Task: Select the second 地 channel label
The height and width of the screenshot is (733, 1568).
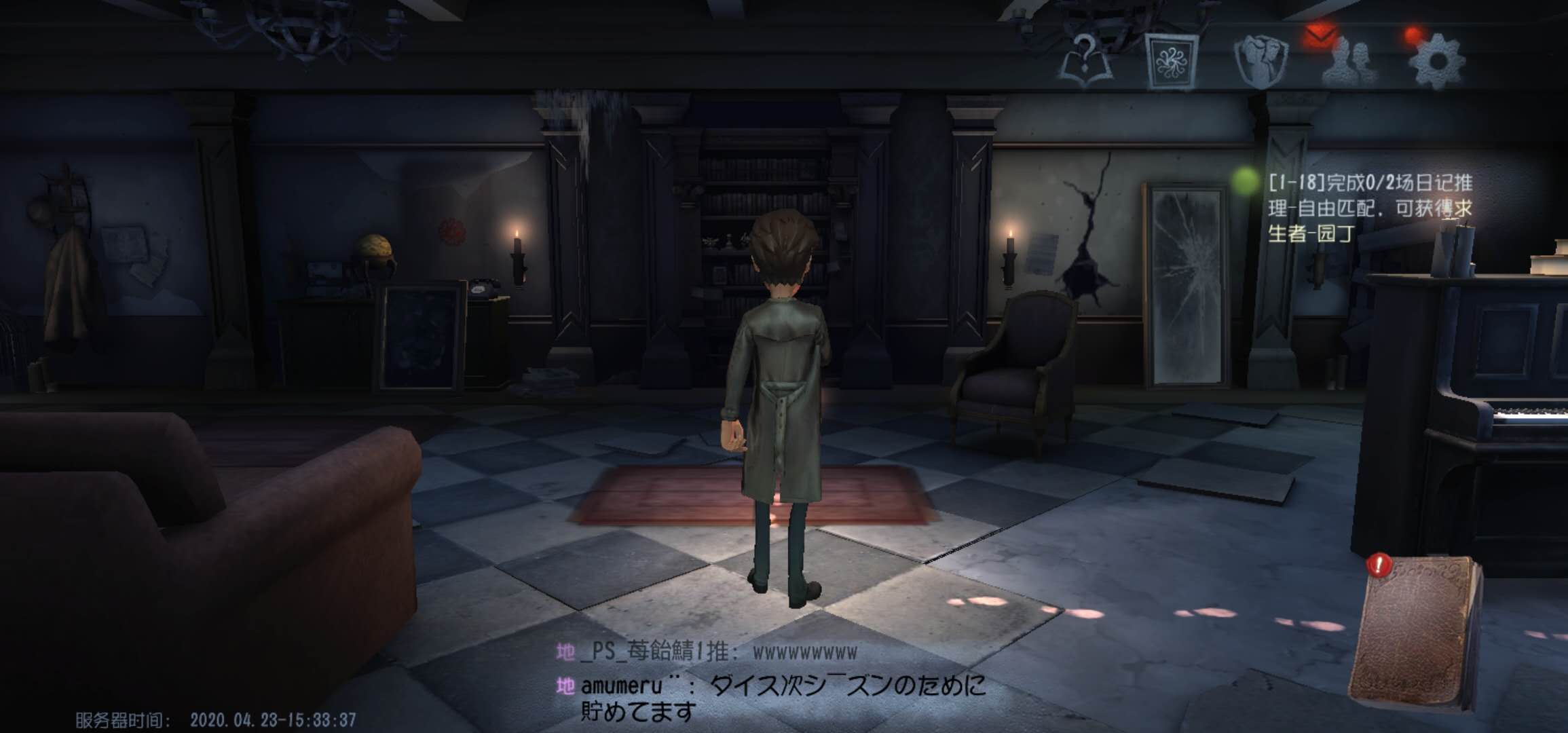Action: pyautogui.click(x=565, y=685)
